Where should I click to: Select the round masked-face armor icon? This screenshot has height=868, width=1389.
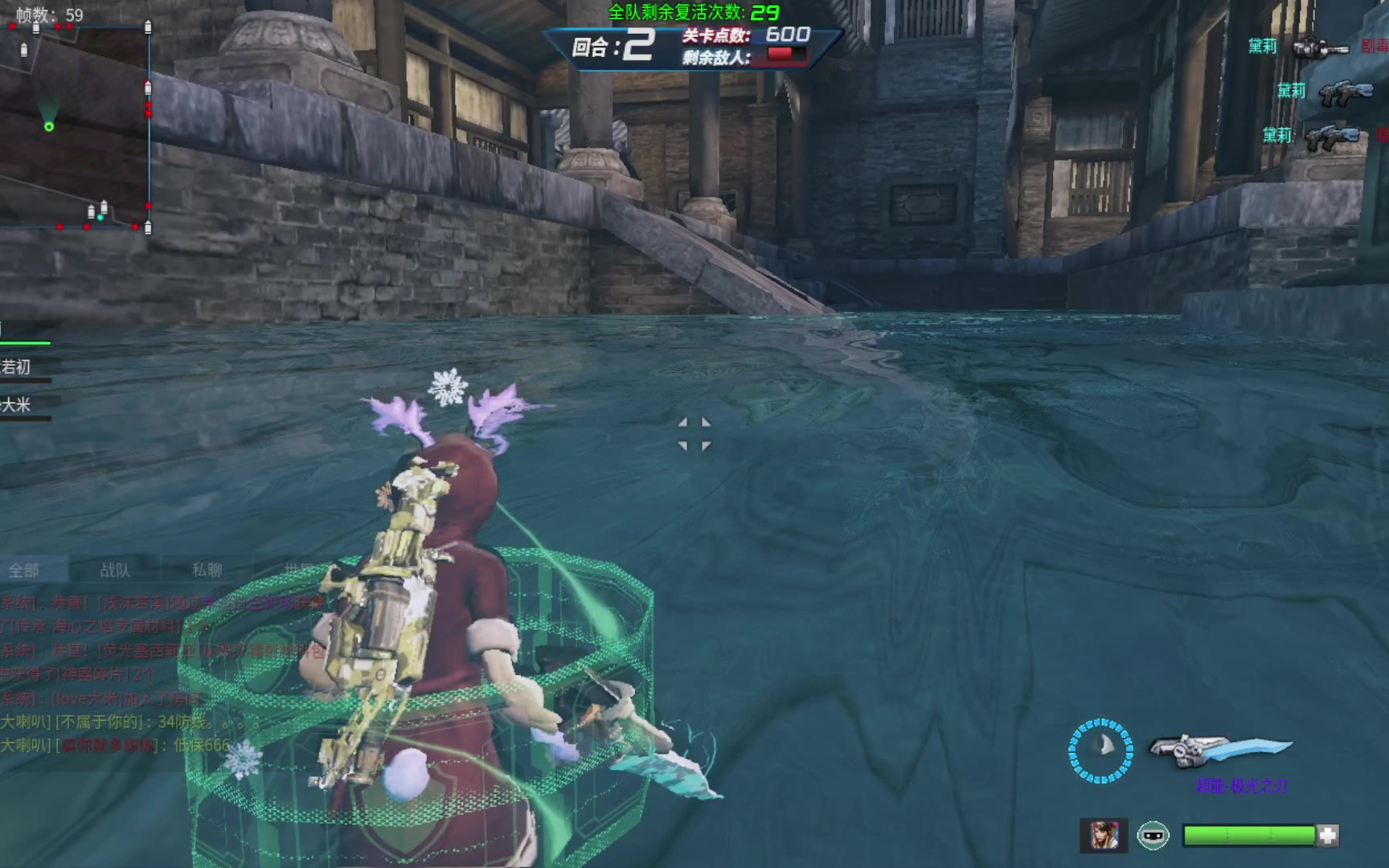pos(1153,836)
